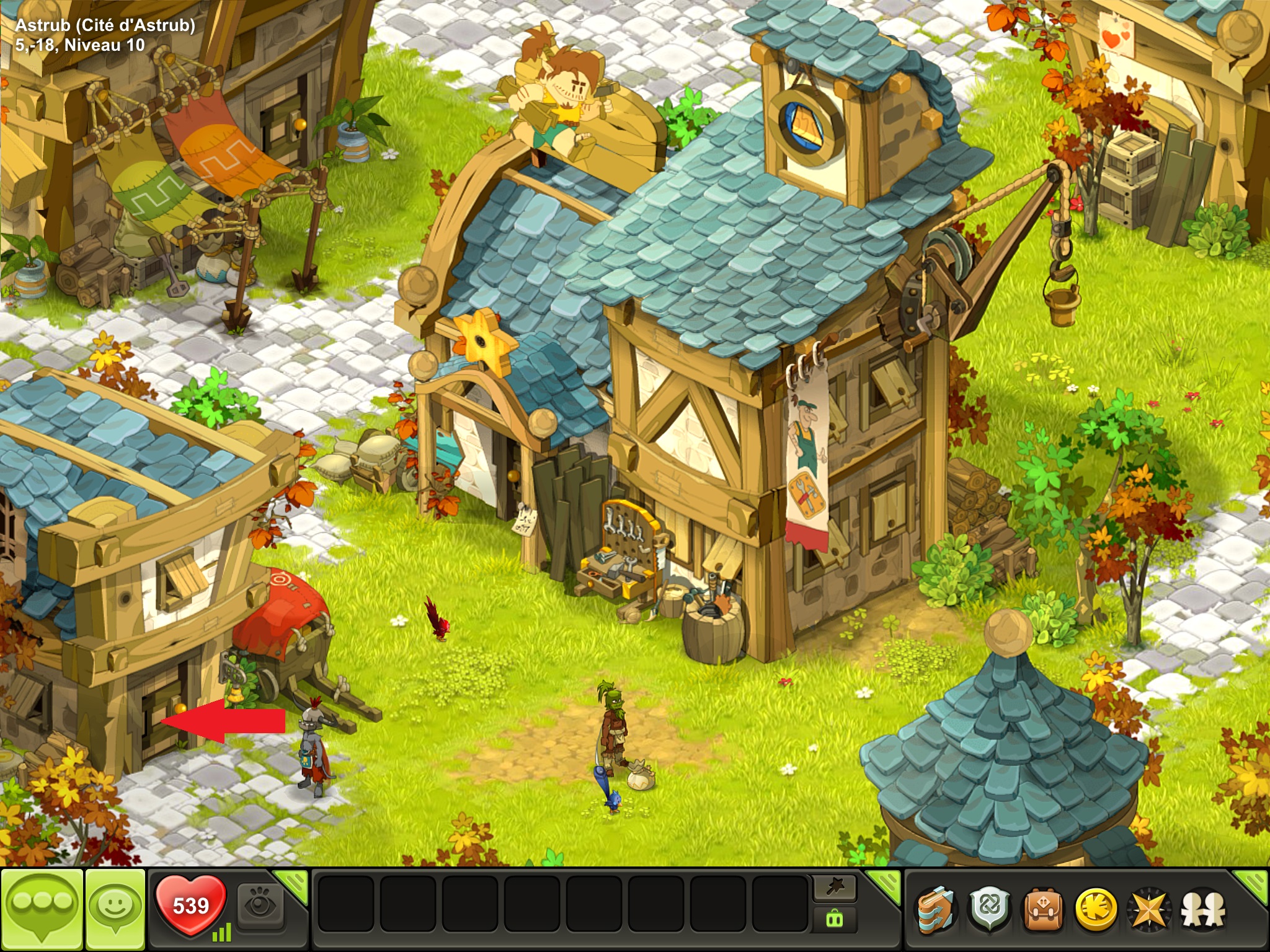Expand the green corner tab above the wand button
Image resolution: width=1270 pixels, height=952 pixels.
884,884
